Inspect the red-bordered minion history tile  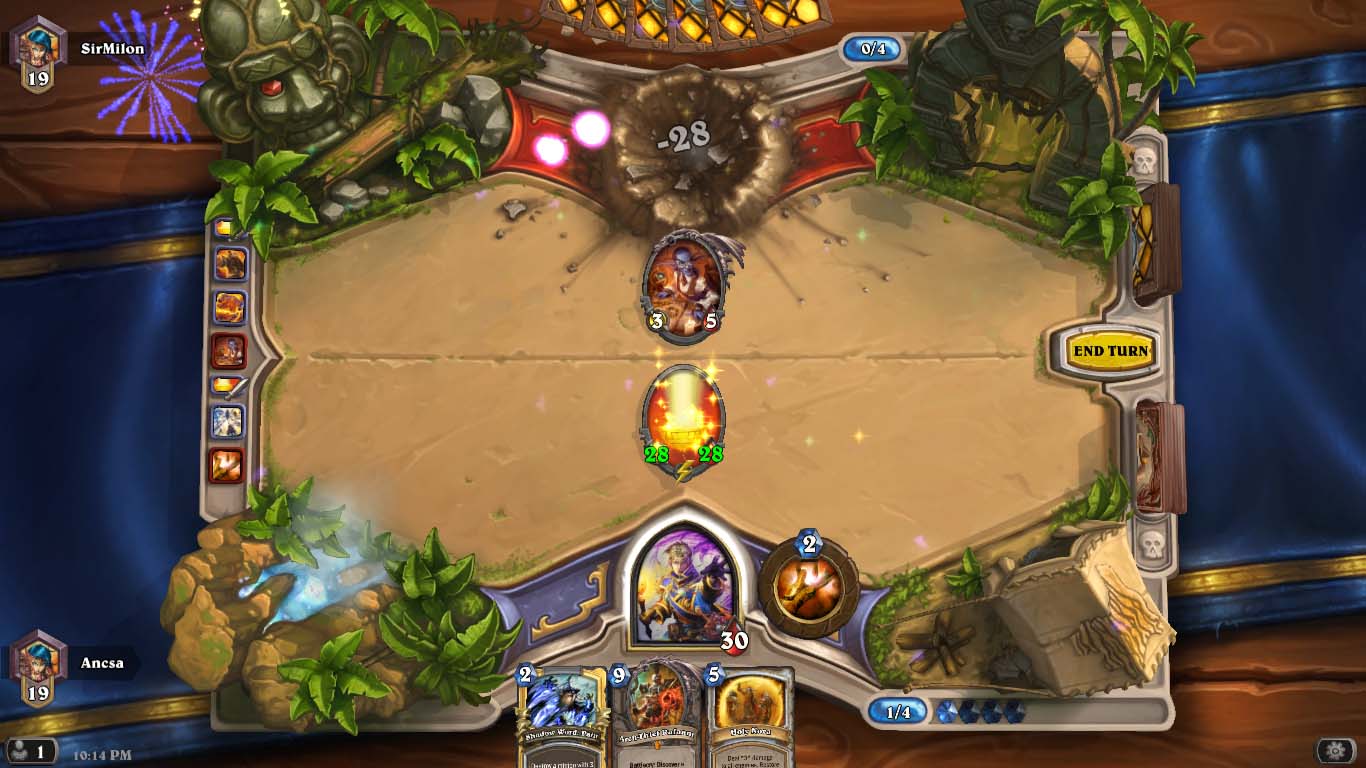coord(228,350)
